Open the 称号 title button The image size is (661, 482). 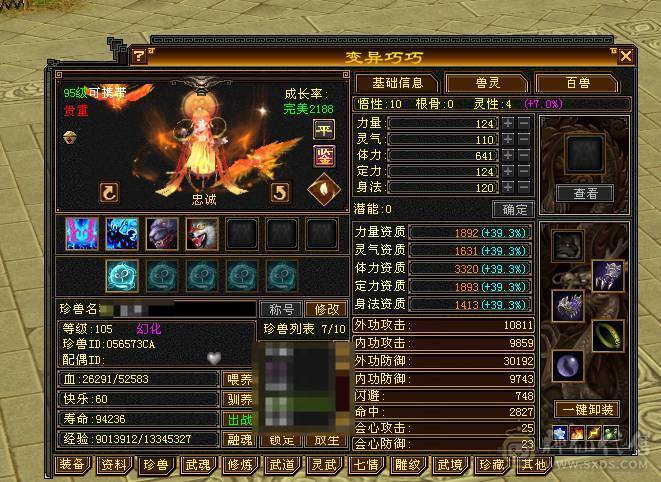[281, 310]
